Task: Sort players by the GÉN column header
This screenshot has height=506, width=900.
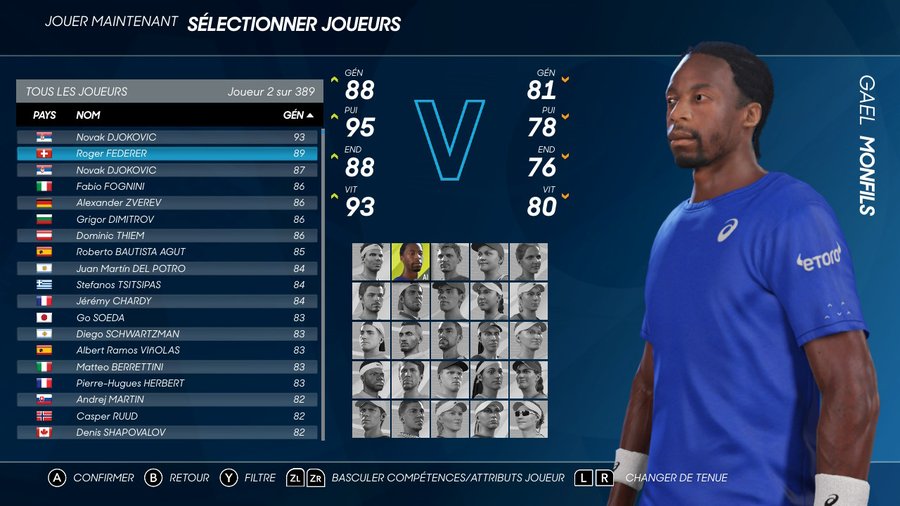Action: pos(297,115)
